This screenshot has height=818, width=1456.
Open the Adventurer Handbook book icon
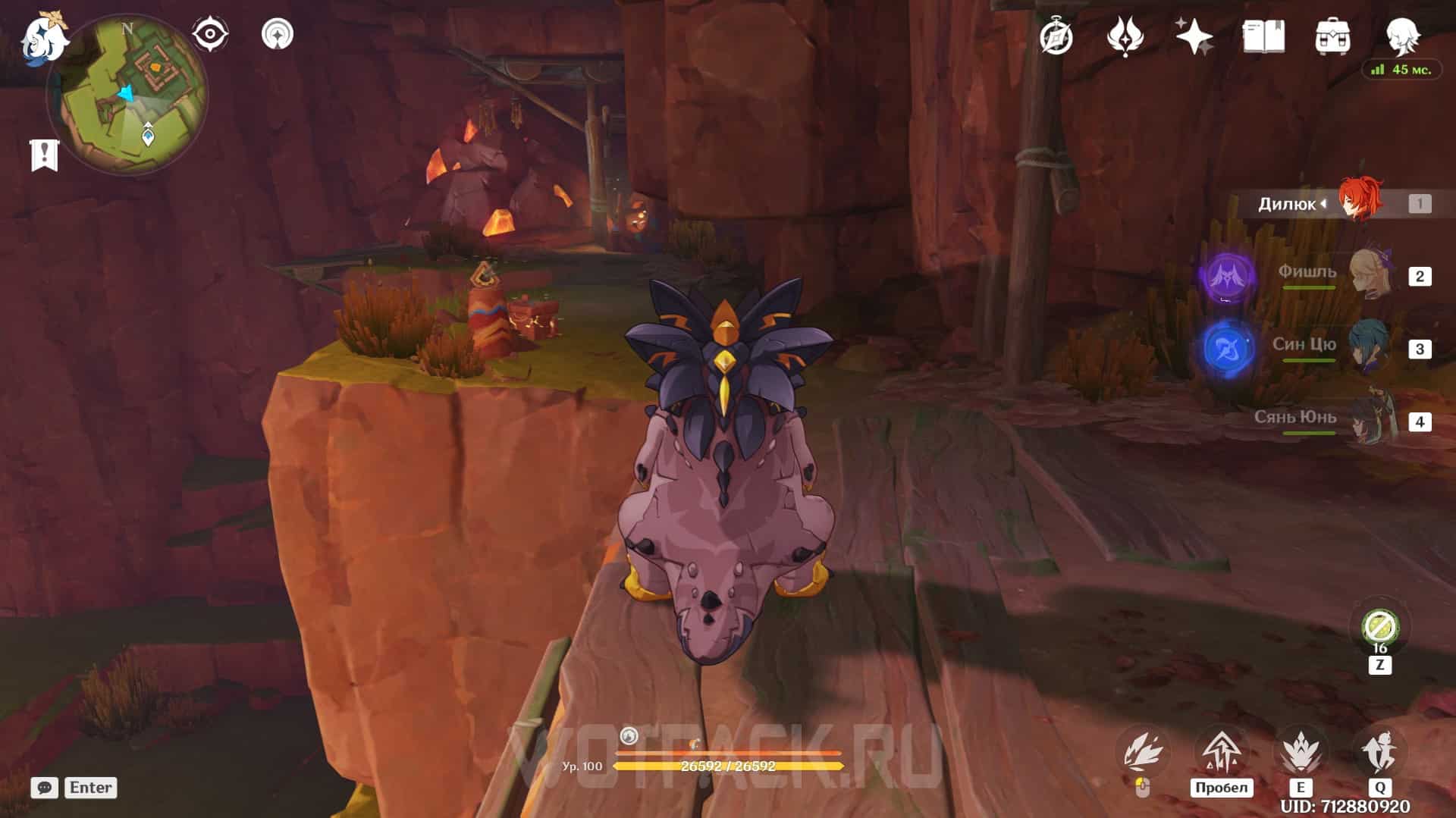[1263, 36]
